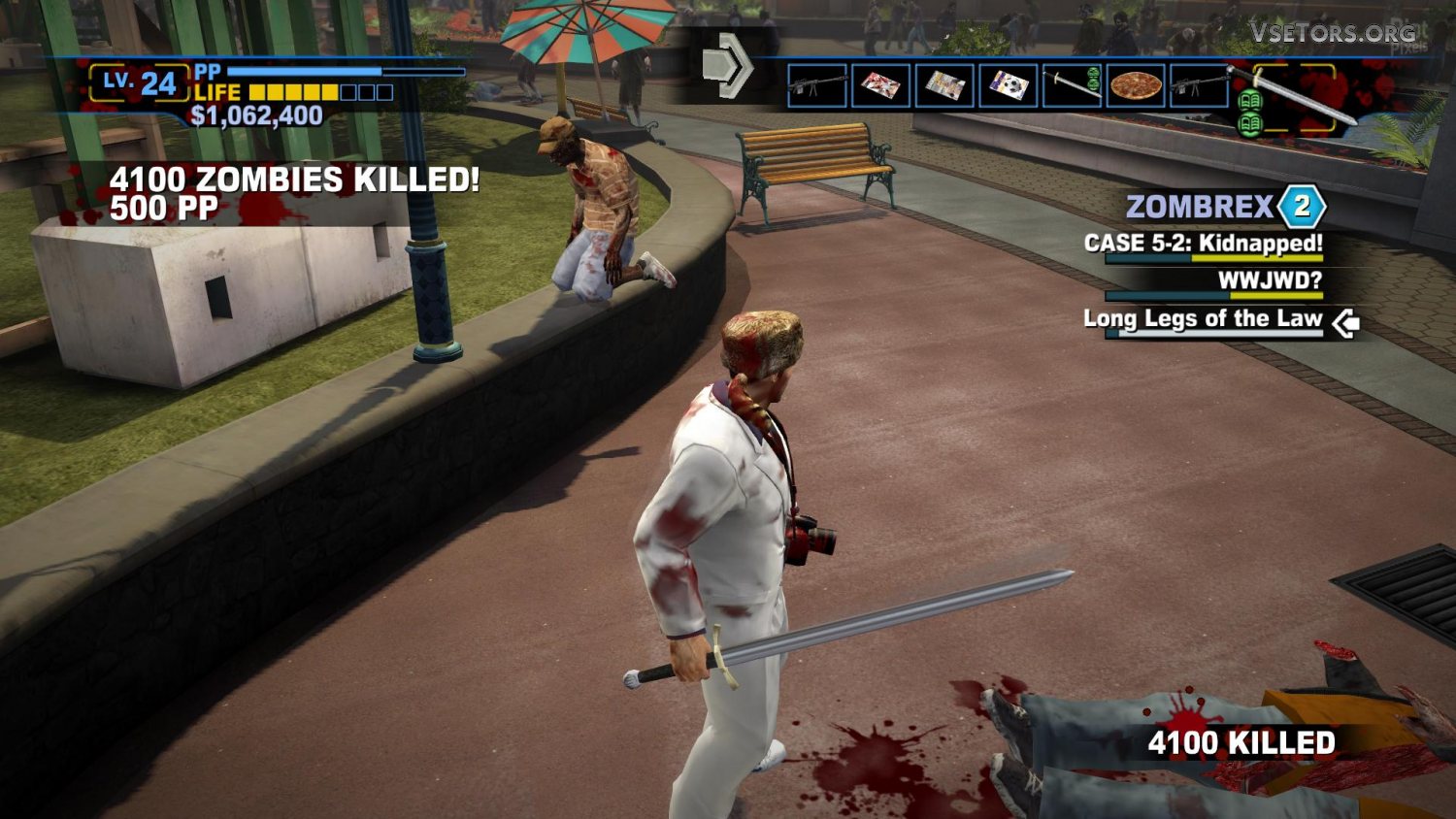Select the red and white magazine slot
Screen dimensions: 1456x819
(880, 86)
